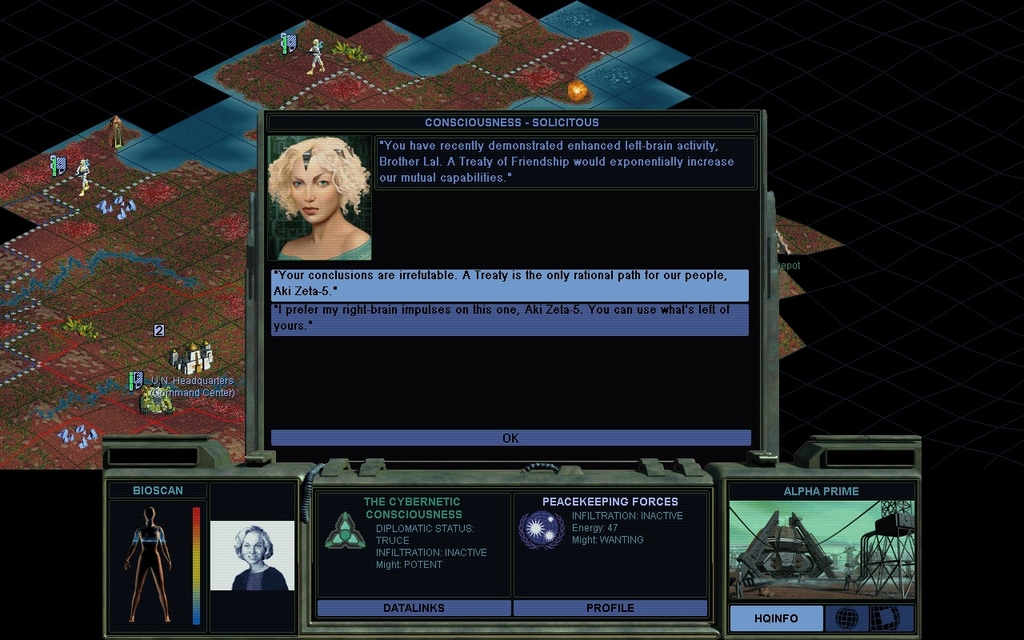Screen dimensions: 1024x640
Task: Open HQINFO for Alpha Prime
Action: point(776,618)
